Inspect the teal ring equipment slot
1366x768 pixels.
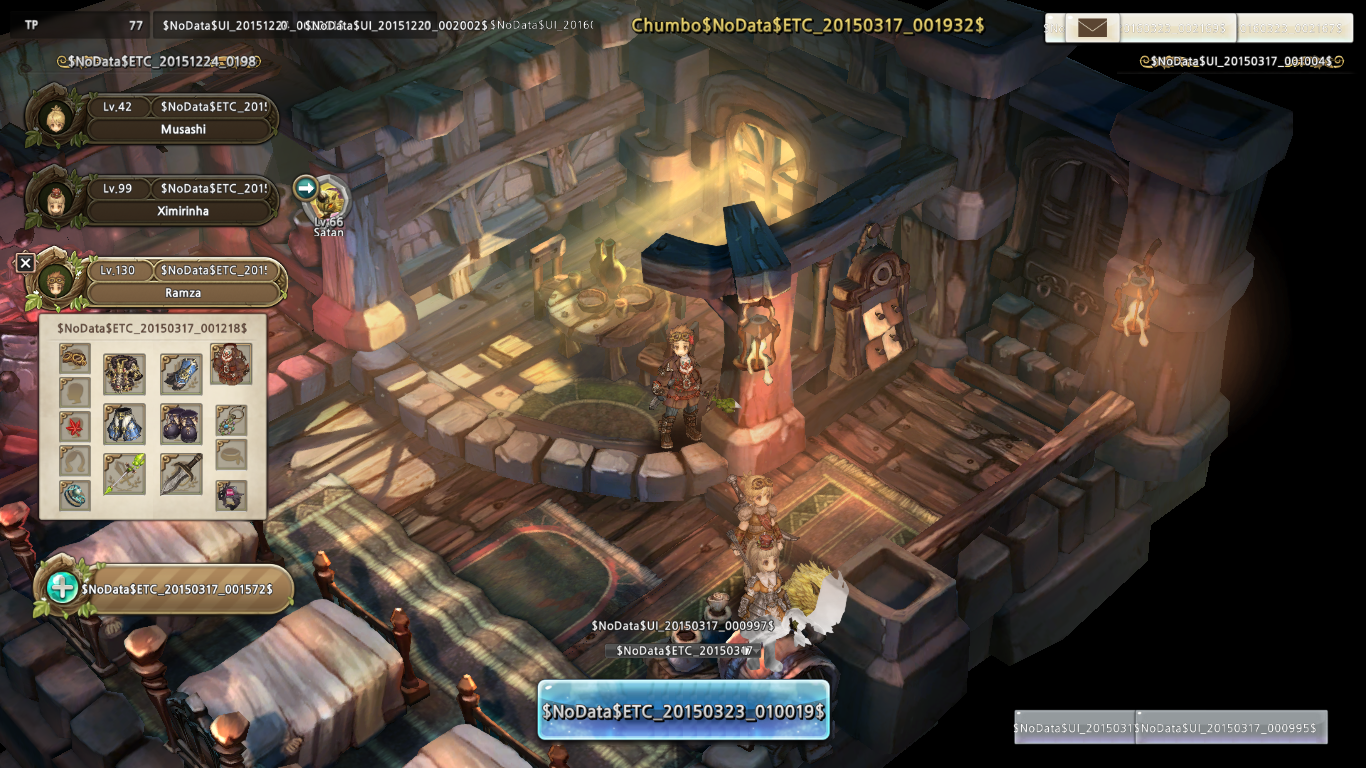(75, 494)
